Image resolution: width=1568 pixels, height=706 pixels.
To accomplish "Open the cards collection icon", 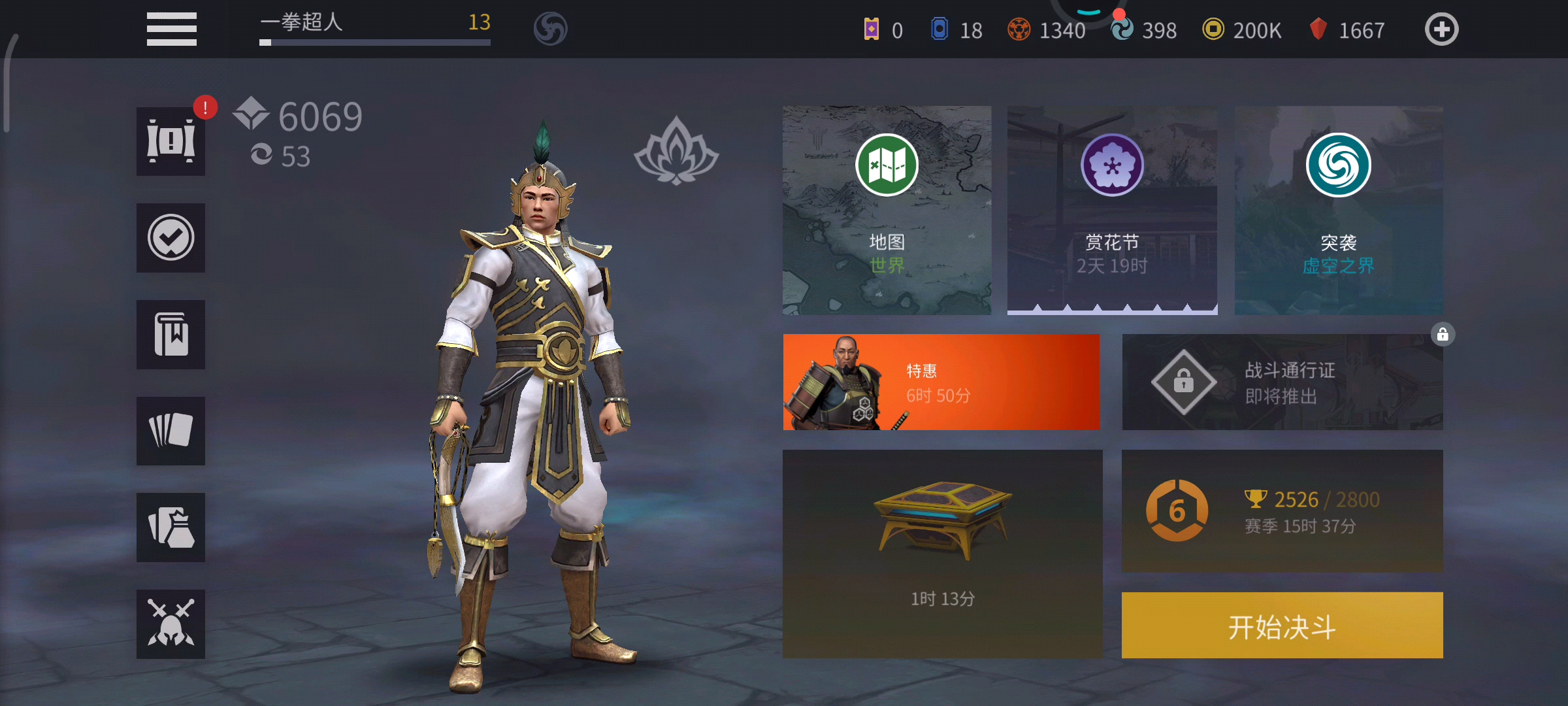I will (x=170, y=430).
